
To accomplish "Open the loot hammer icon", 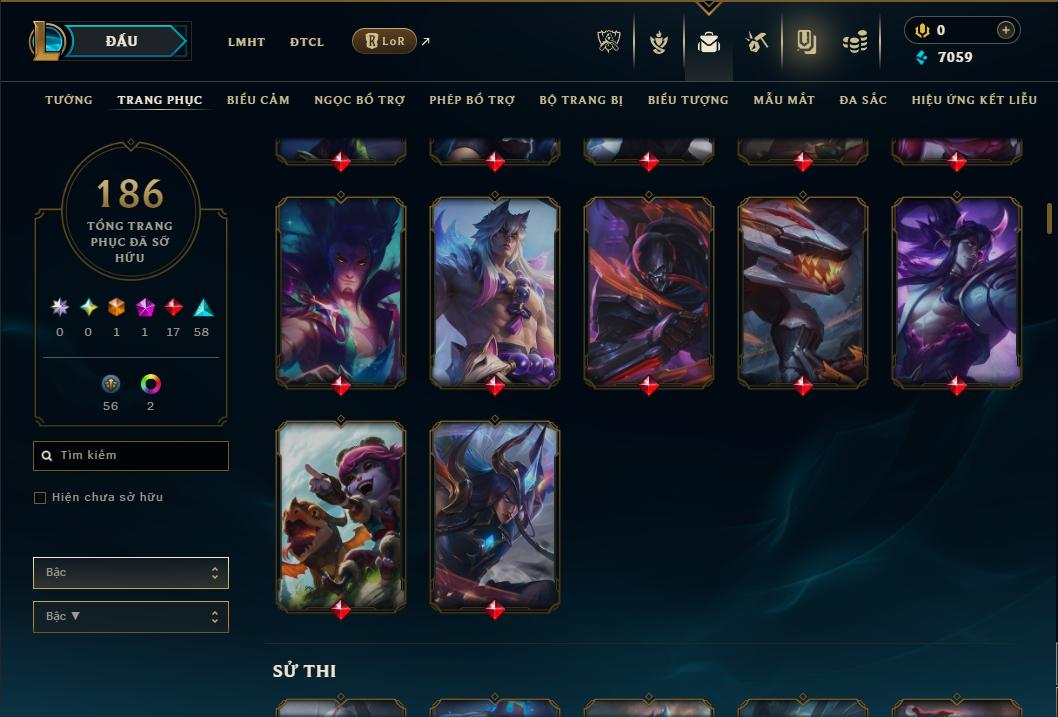I will tap(757, 42).
